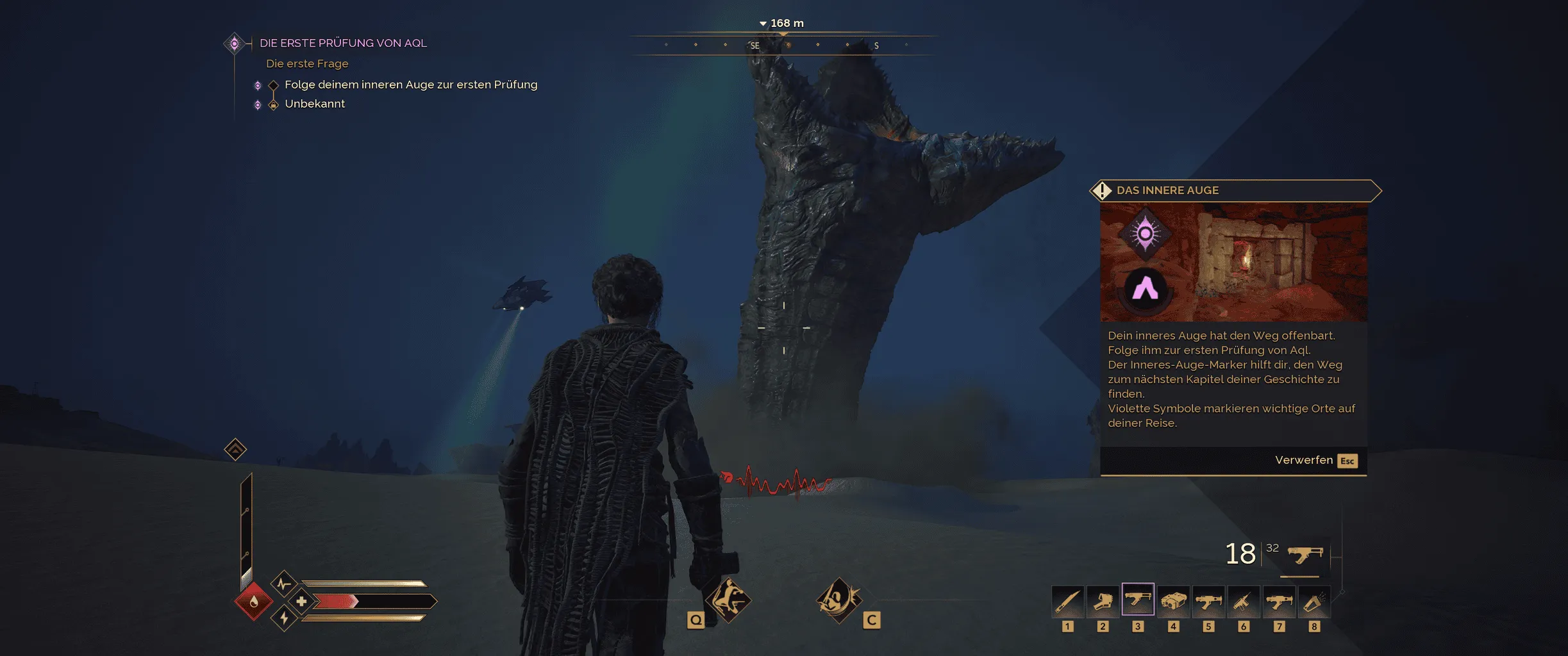Click the diamond chevron icon above the status bars
Viewport: 1568px width, 656px height.
tap(235, 449)
